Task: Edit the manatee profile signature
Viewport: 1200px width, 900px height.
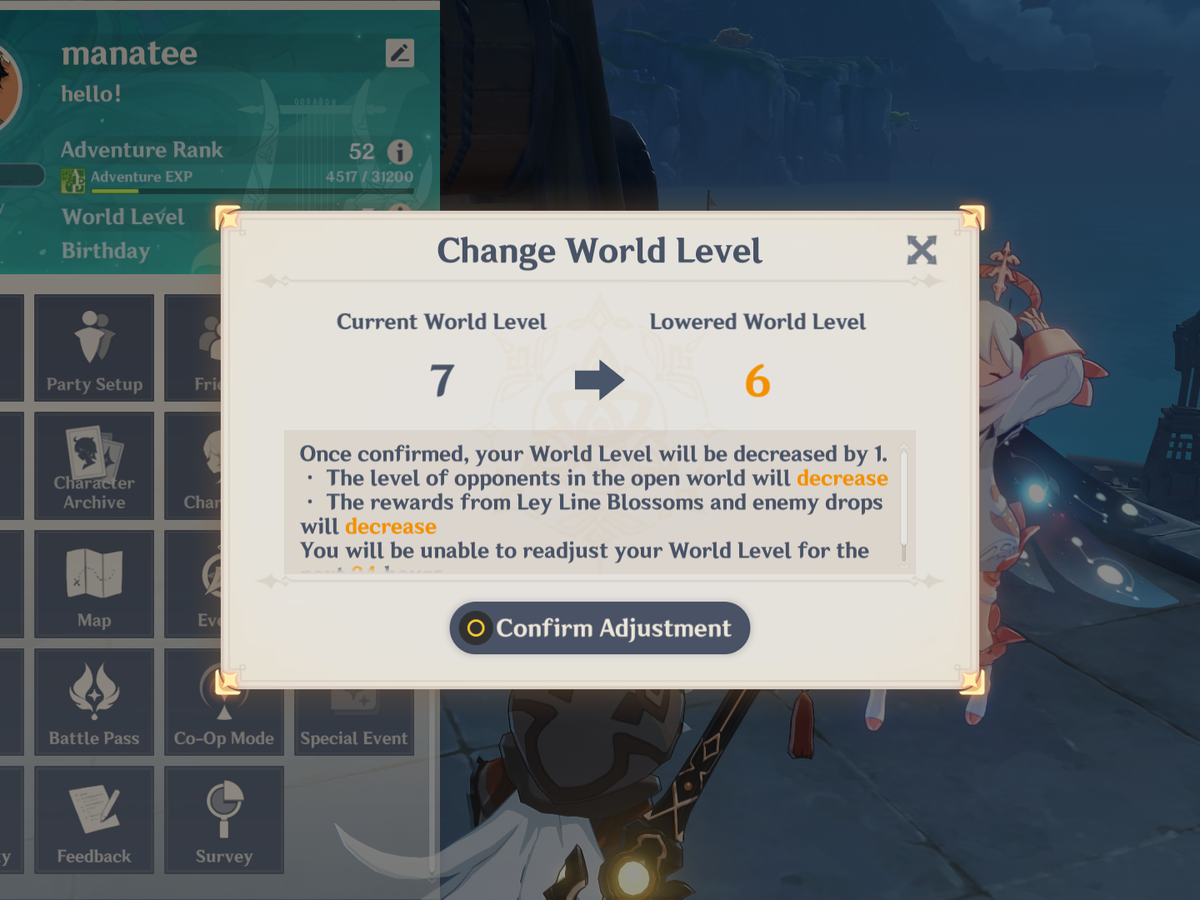Action: click(x=399, y=53)
